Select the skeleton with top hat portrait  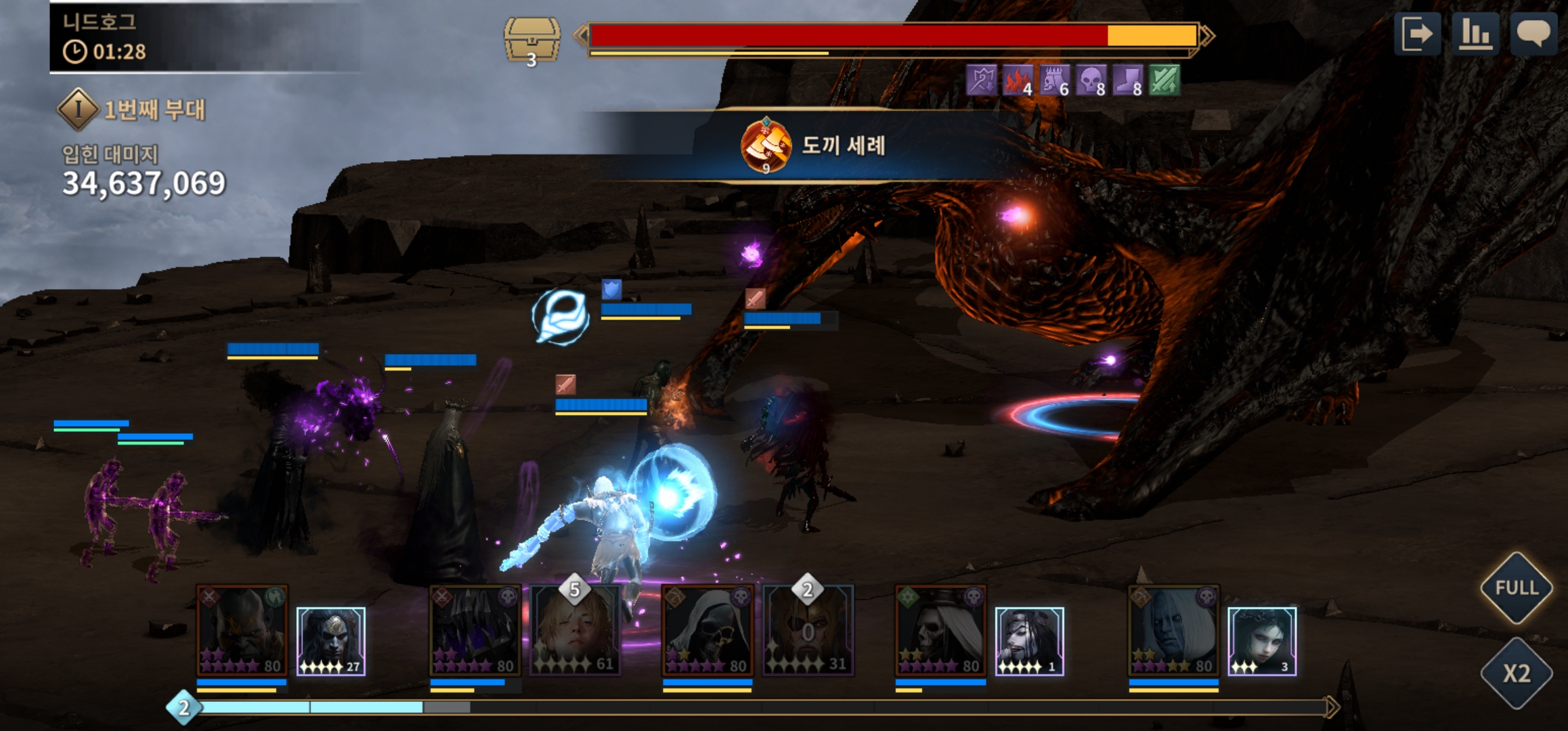point(940,631)
